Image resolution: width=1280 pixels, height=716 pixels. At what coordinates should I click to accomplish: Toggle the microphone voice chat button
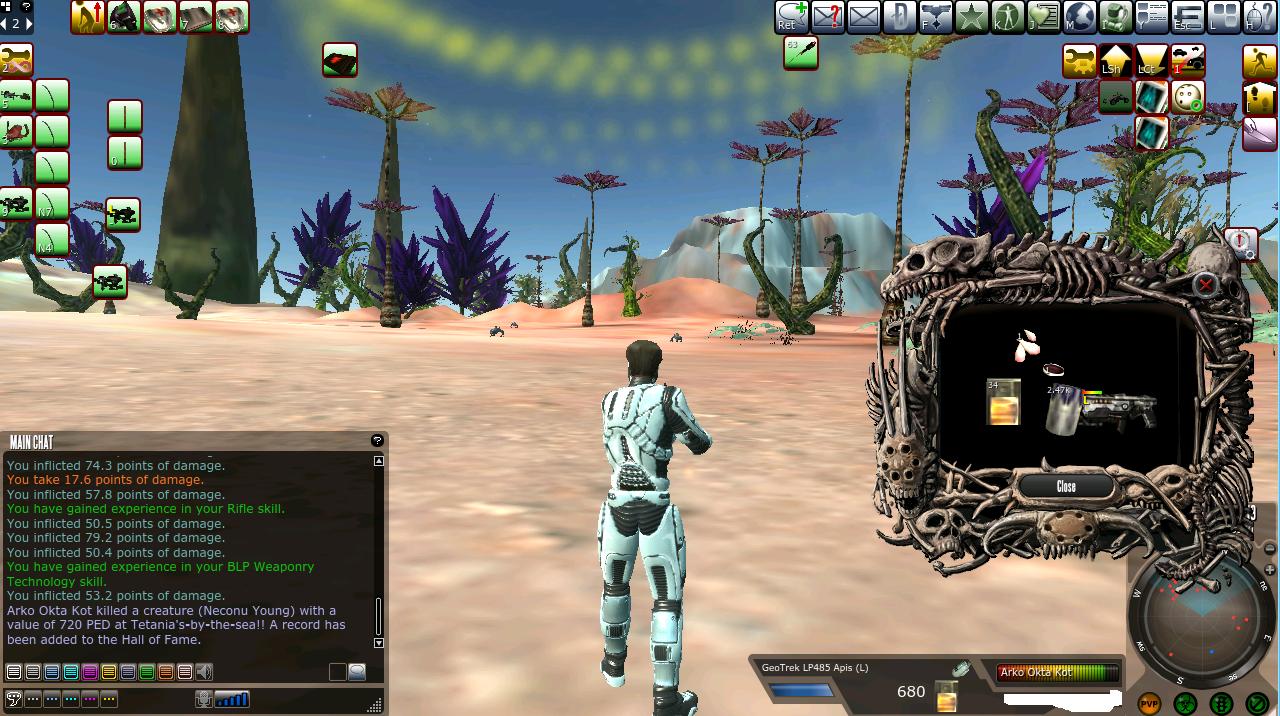204,699
